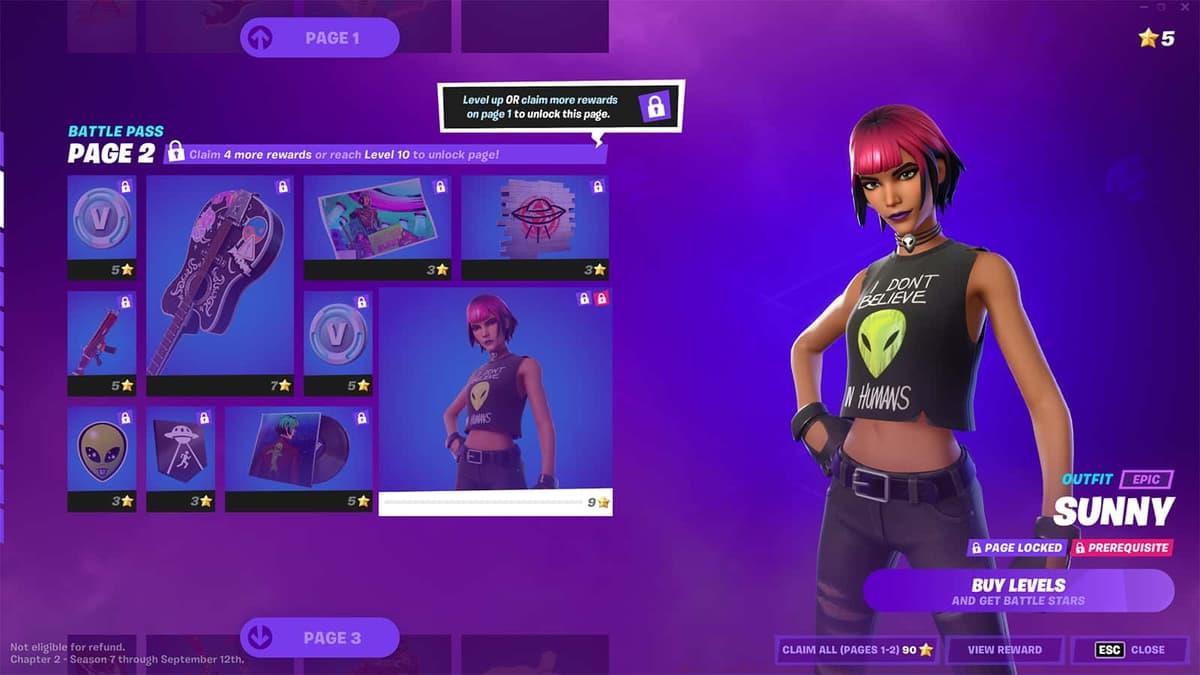Click the padlock icon in the unlock tooltip
This screenshot has height=675, width=1200.
point(656,107)
